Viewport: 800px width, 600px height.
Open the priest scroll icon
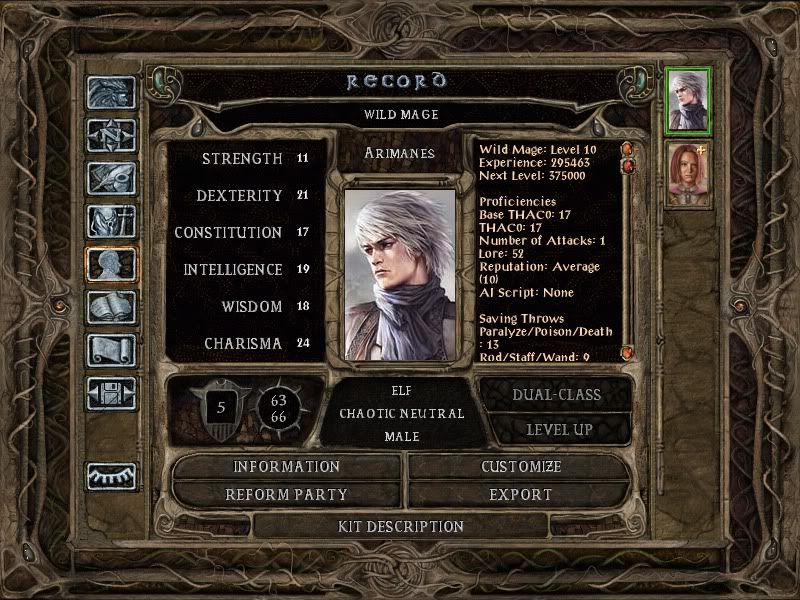[x=111, y=350]
